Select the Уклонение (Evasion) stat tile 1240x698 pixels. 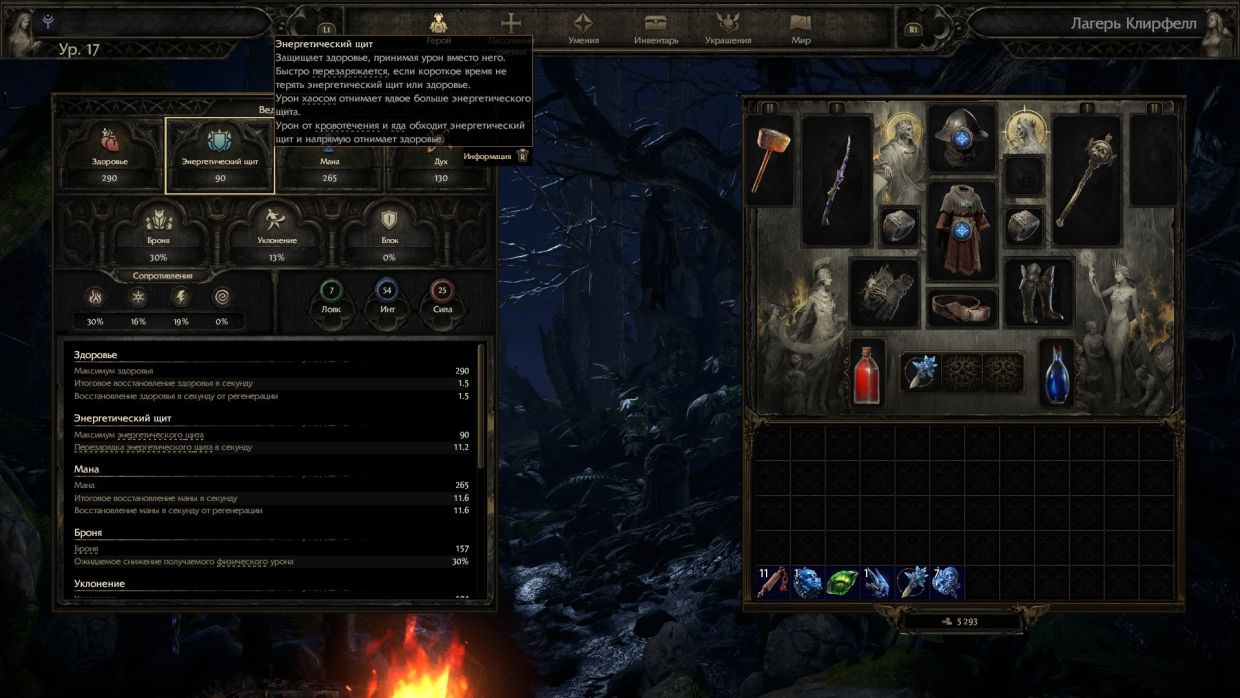[276, 236]
